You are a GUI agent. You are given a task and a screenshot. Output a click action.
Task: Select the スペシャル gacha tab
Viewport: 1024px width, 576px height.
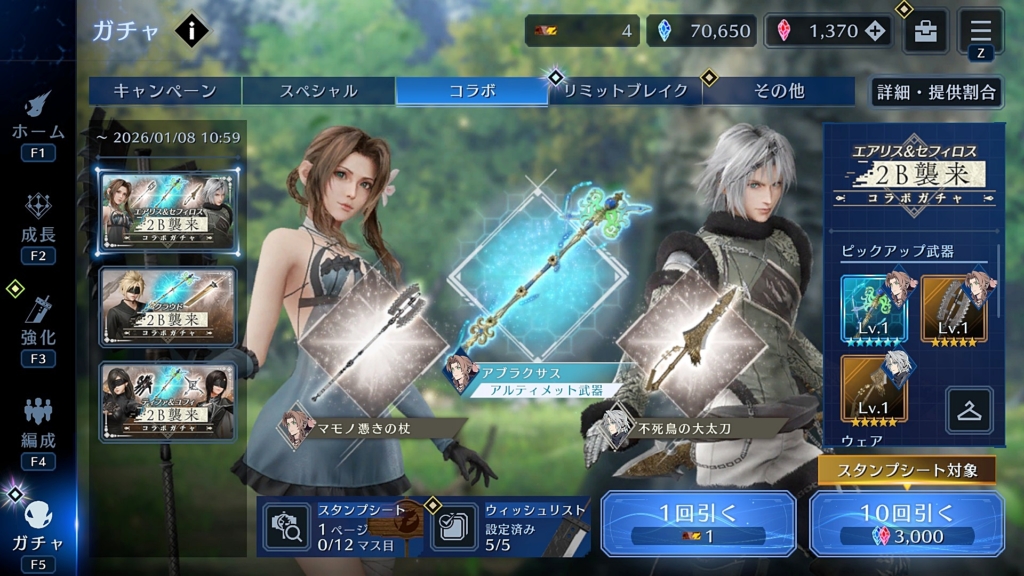coord(319,91)
